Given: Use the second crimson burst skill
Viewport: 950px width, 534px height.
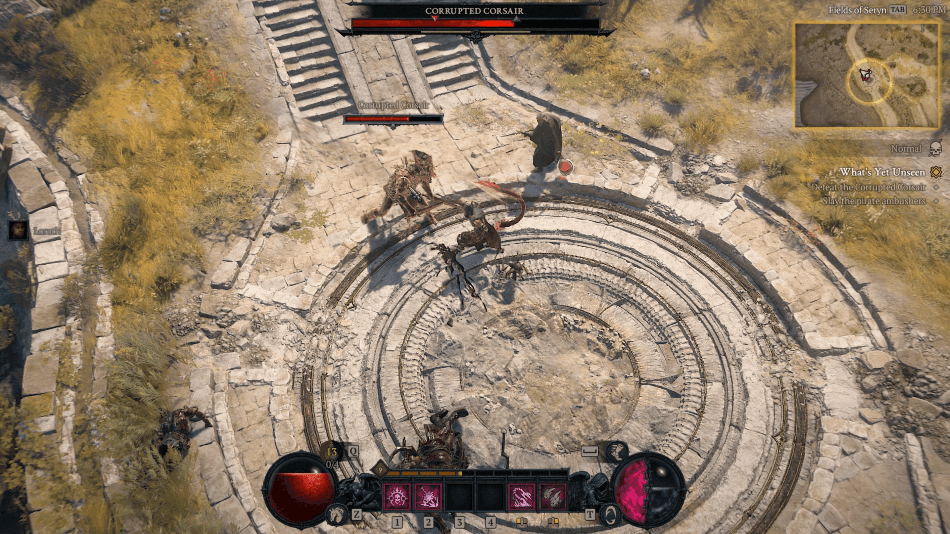Looking at the screenshot, I should click(429, 496).
